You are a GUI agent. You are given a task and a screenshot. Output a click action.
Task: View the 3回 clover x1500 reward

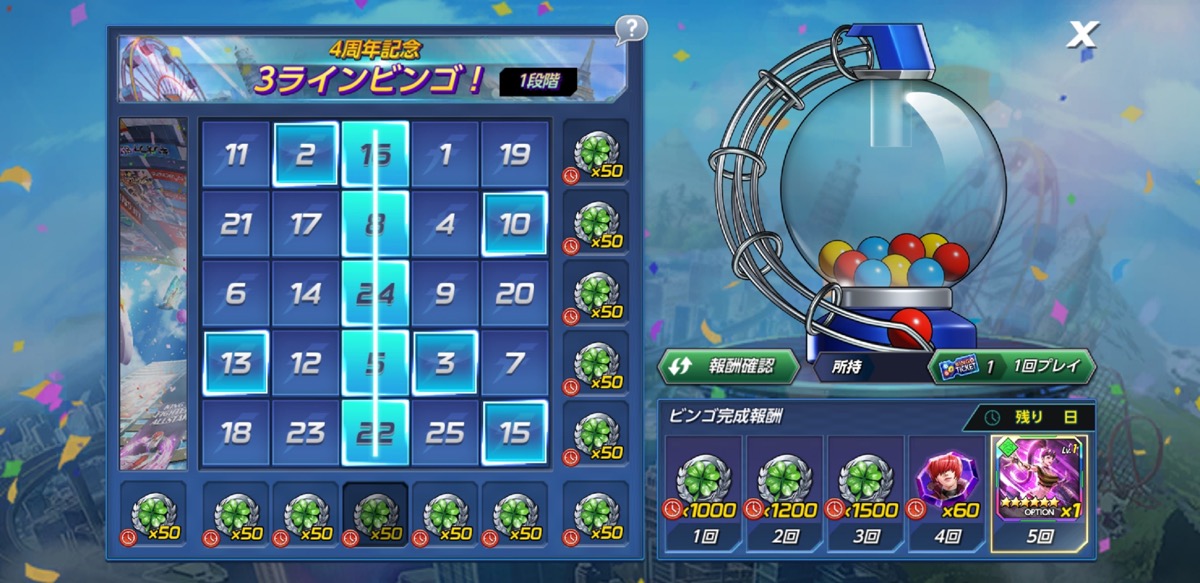(866, 488)
